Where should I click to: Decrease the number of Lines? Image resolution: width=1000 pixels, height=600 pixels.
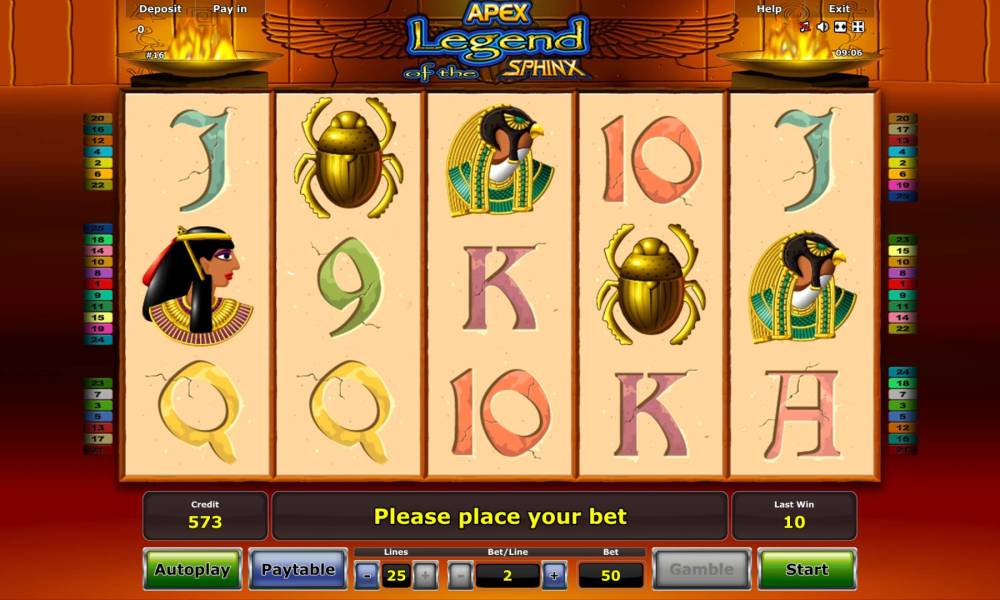pos(367,575)
